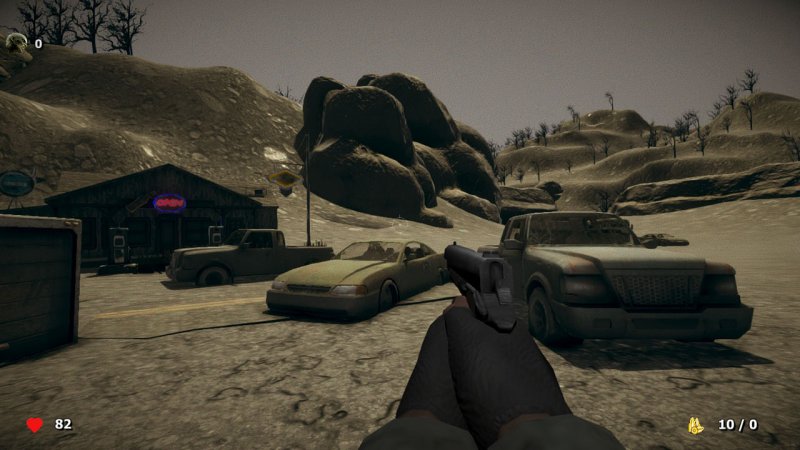Select the red heart health icon

coord(35,424)
